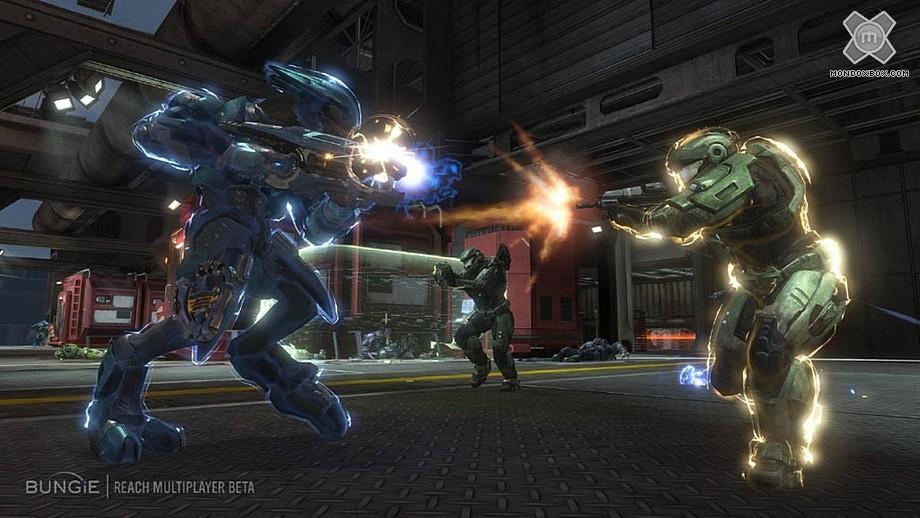Click the MondoXbox.com watermark logo
The image size is (920, 518).
point(868,40)
